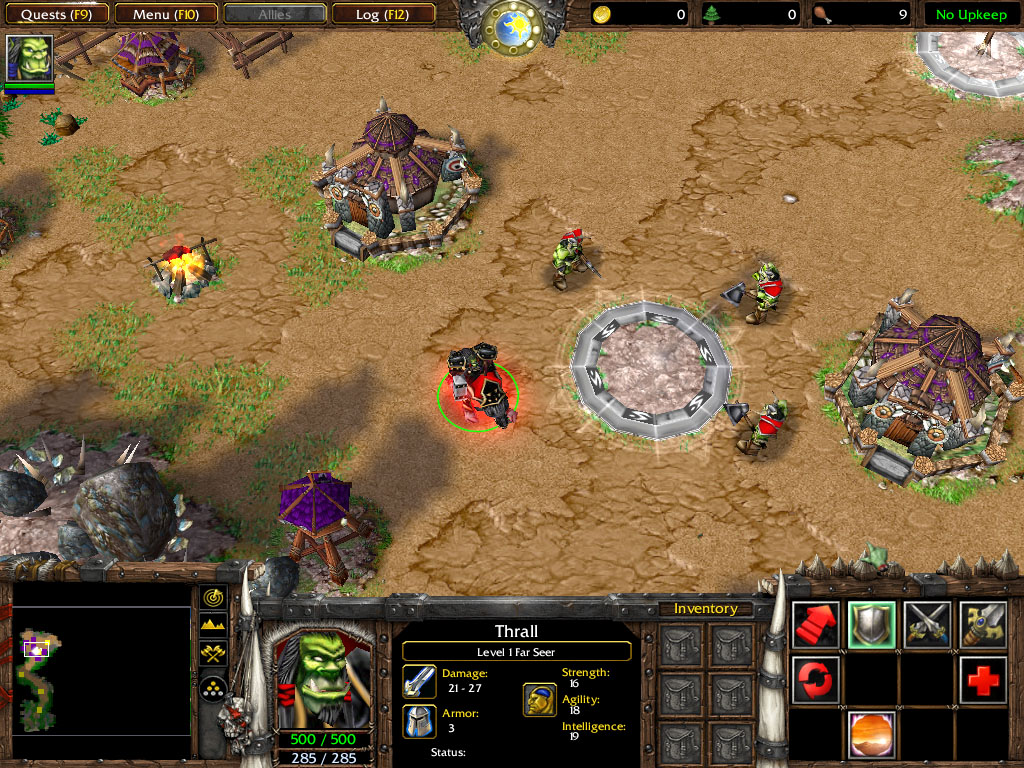
Task: Show the message Log
Action: [381, 14]
